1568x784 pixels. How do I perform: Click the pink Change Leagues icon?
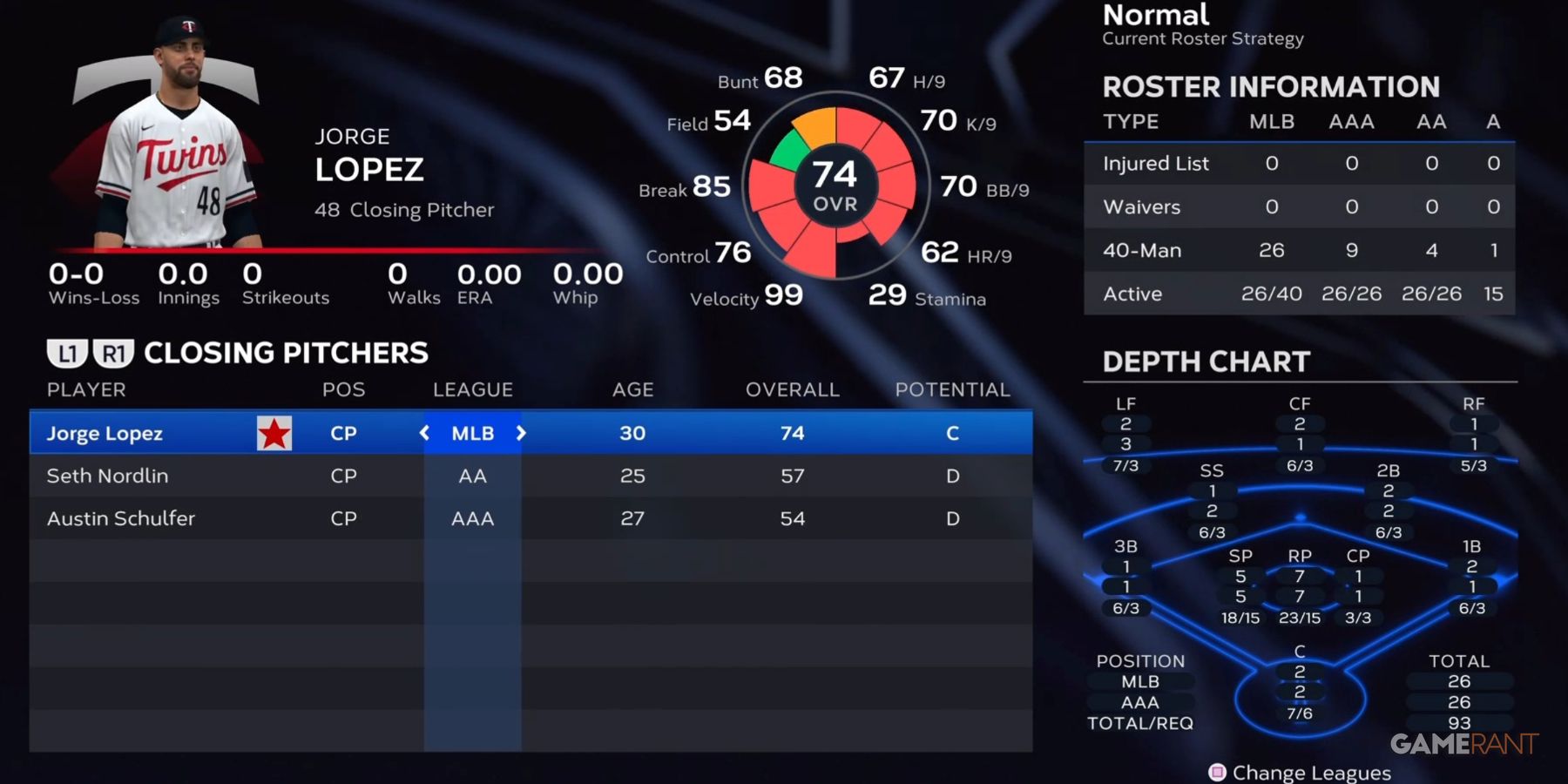click(x=1218, y=773)
